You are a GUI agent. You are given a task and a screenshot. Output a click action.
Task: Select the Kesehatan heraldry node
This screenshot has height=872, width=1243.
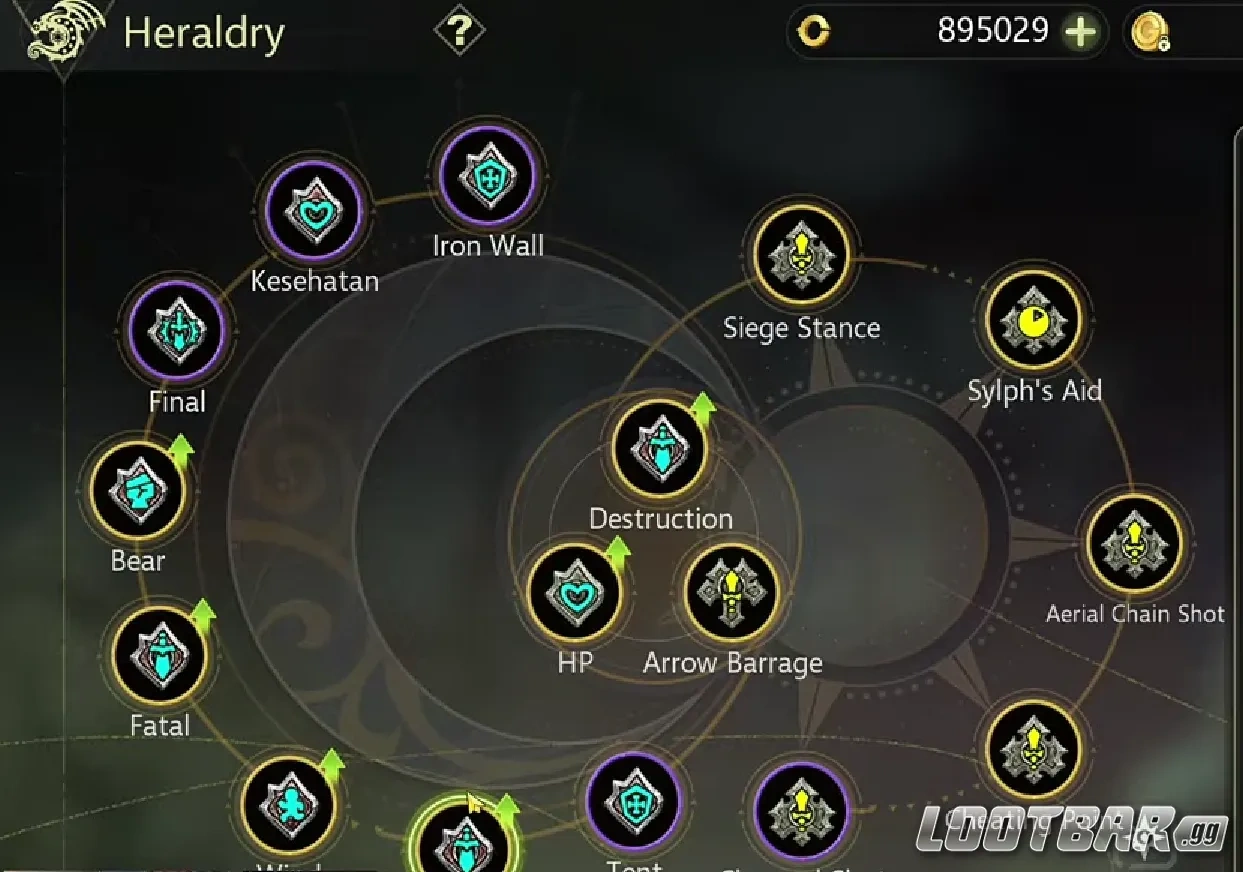point(313,211)
